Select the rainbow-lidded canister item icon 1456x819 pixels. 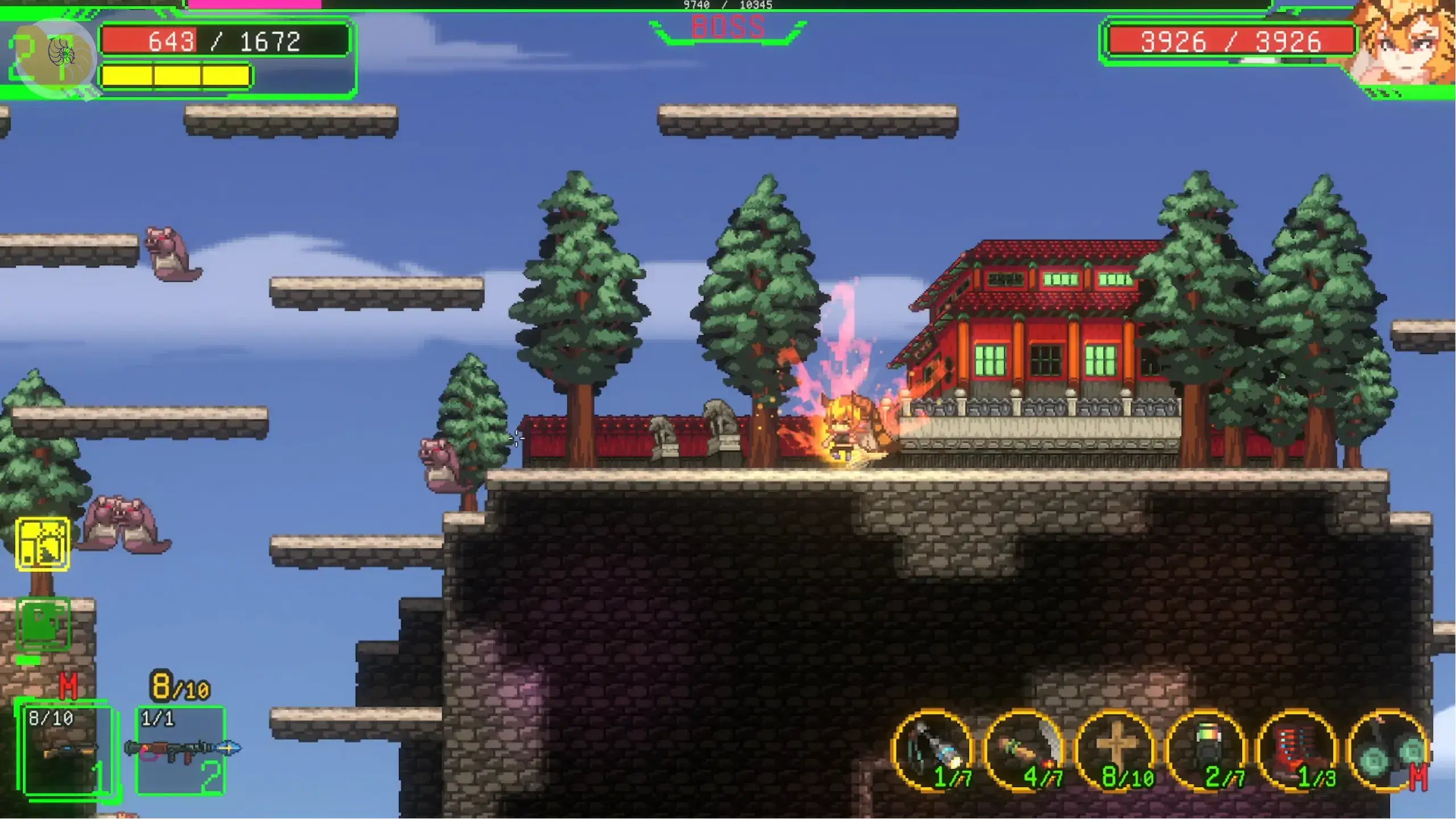[x=1207, y=751]
